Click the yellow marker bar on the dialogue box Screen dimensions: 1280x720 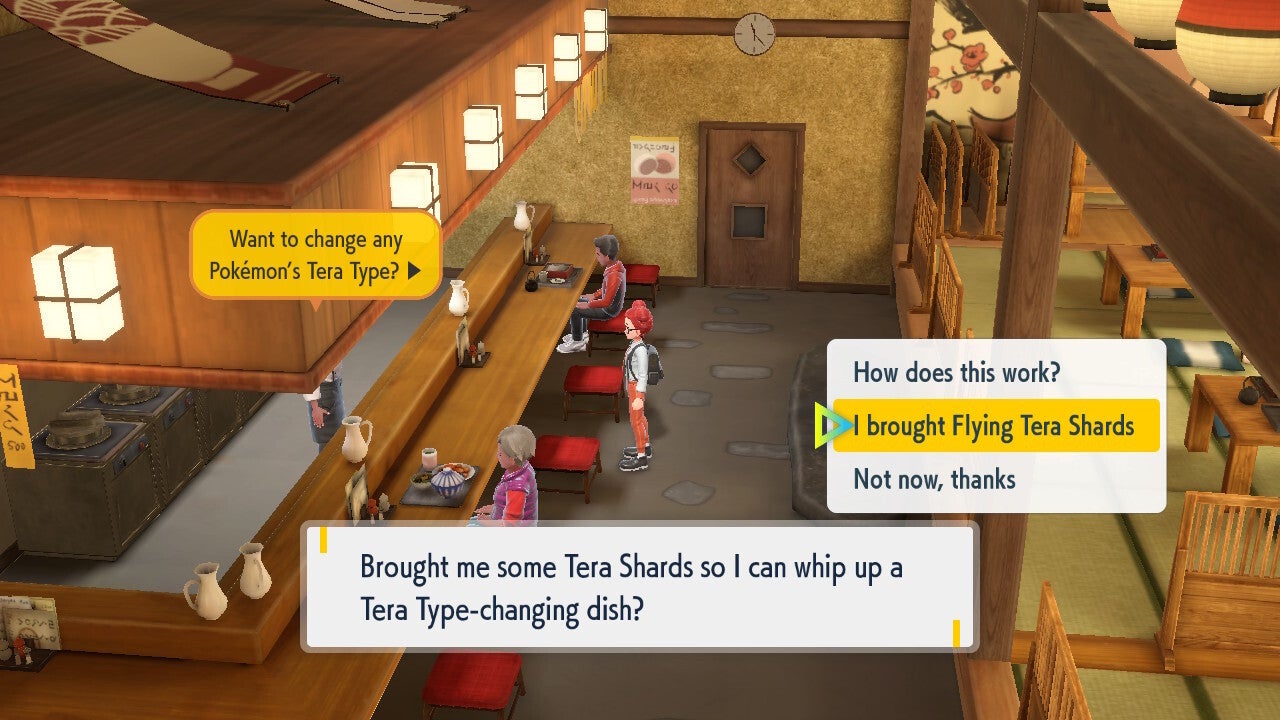[x=322, y=541]
